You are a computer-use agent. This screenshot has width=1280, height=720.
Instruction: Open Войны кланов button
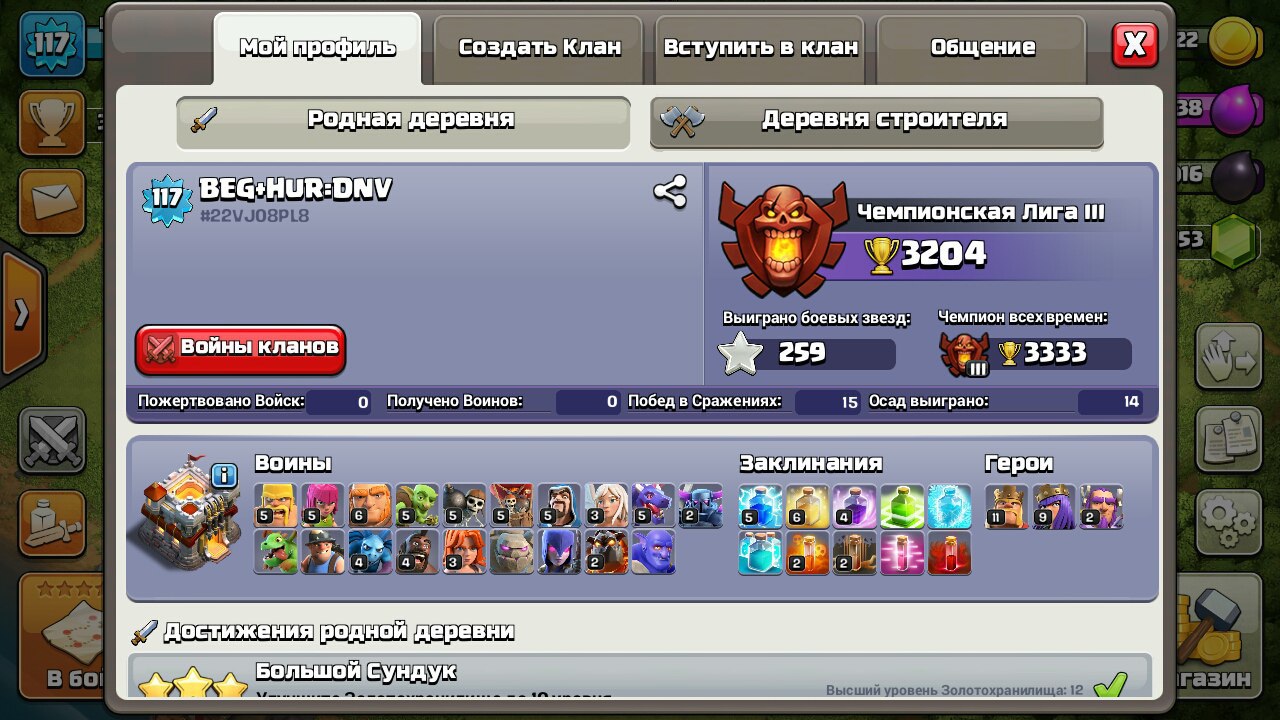[x=241, y=348]
